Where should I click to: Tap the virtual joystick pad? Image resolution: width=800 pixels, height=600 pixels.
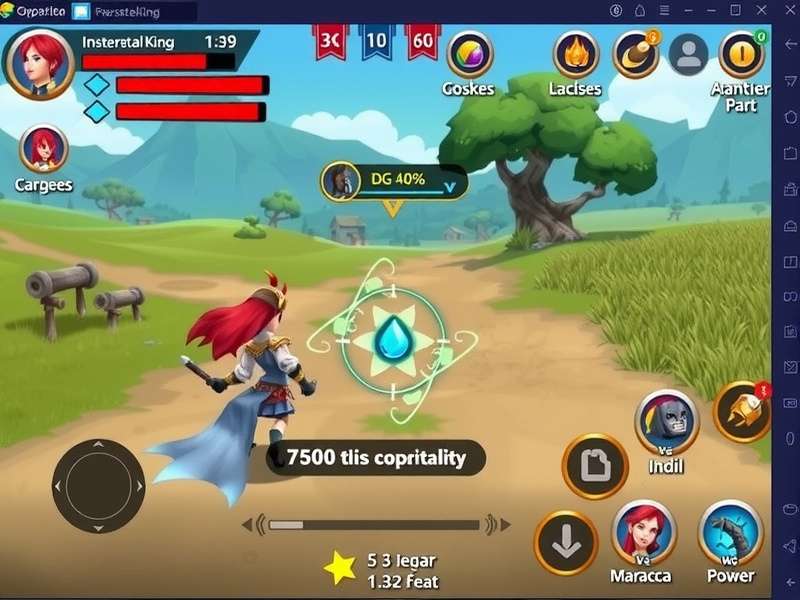[x=98, y=486]
